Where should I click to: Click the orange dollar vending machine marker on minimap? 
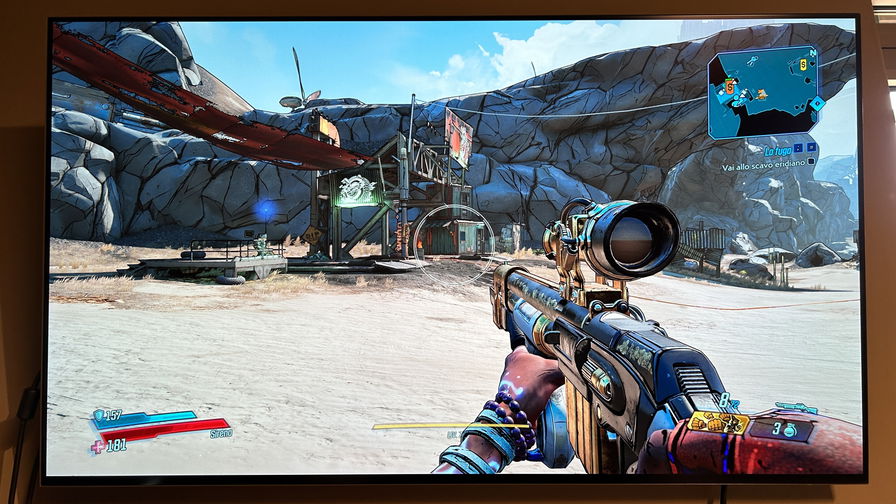pos(730,88)
